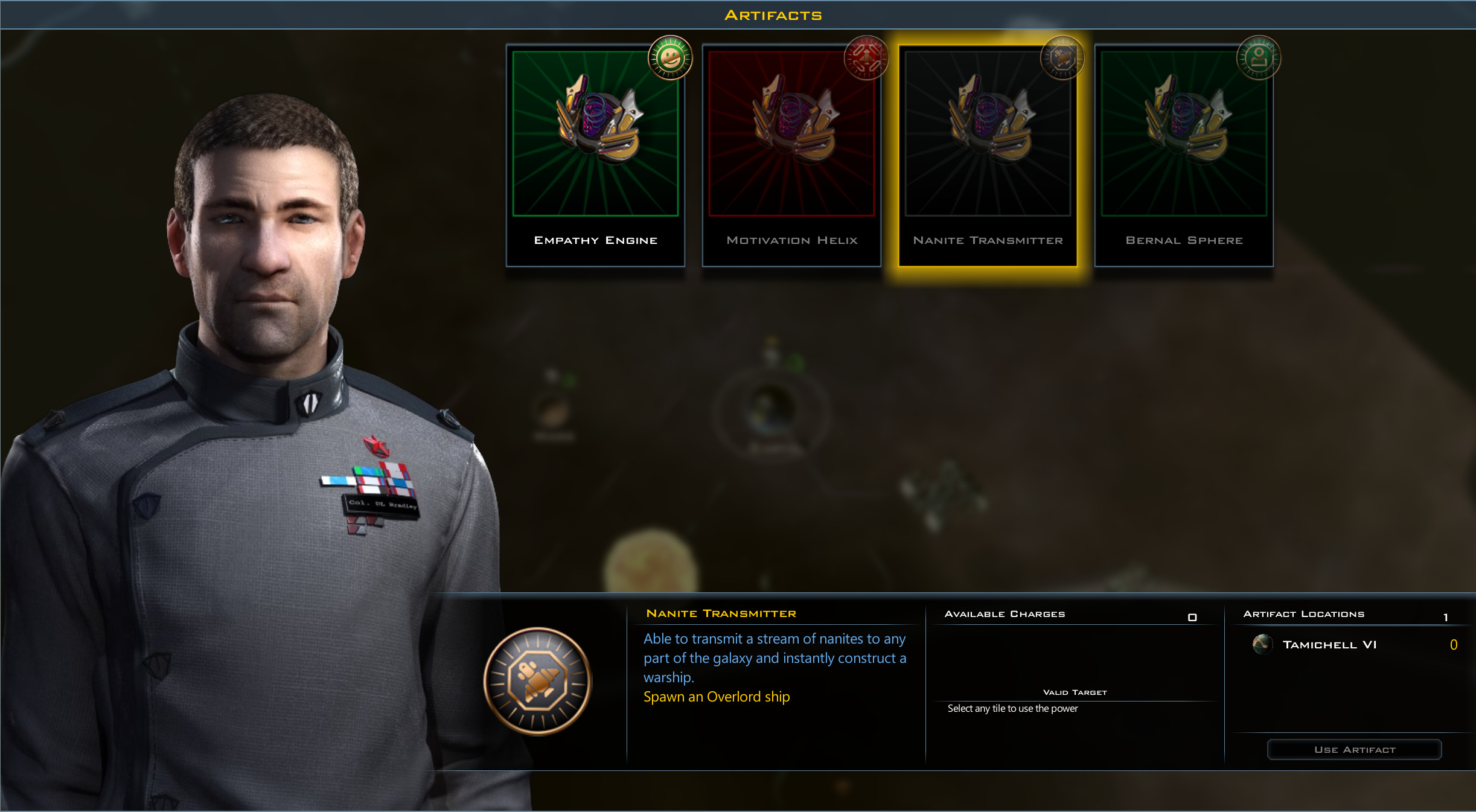Click the badge icon above Bernal Sphere
1476x812 pixels.
tap(1260, 57)
